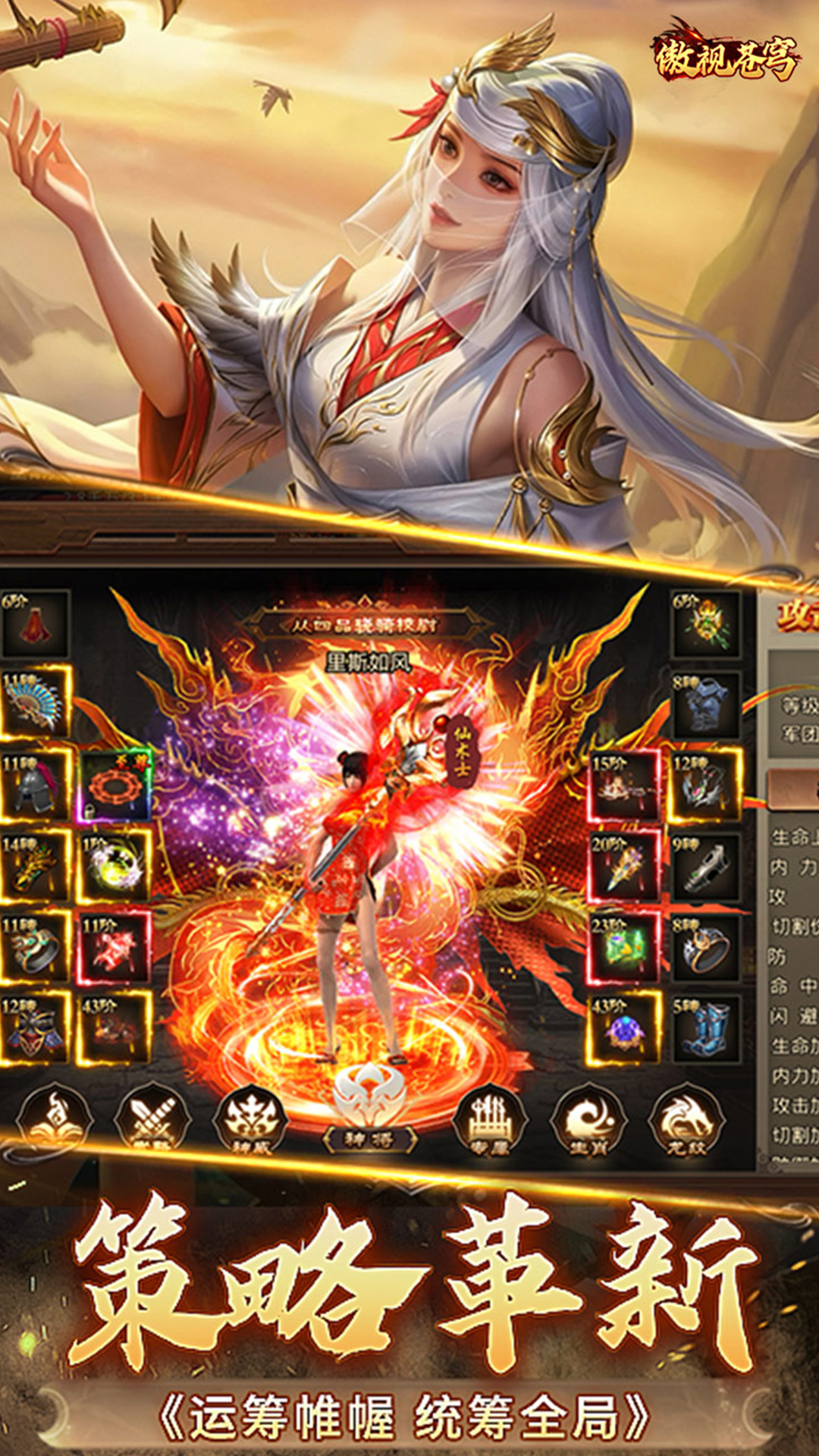Choose the plumed helmet slot
Viewport: 819px width, 1456px height.
click(x=35, y=786)
